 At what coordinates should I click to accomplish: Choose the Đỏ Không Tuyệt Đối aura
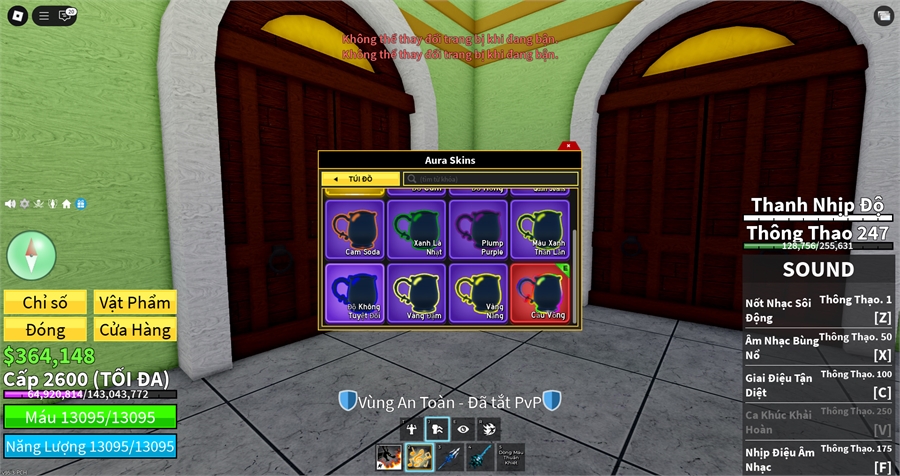tap(354, 292)
